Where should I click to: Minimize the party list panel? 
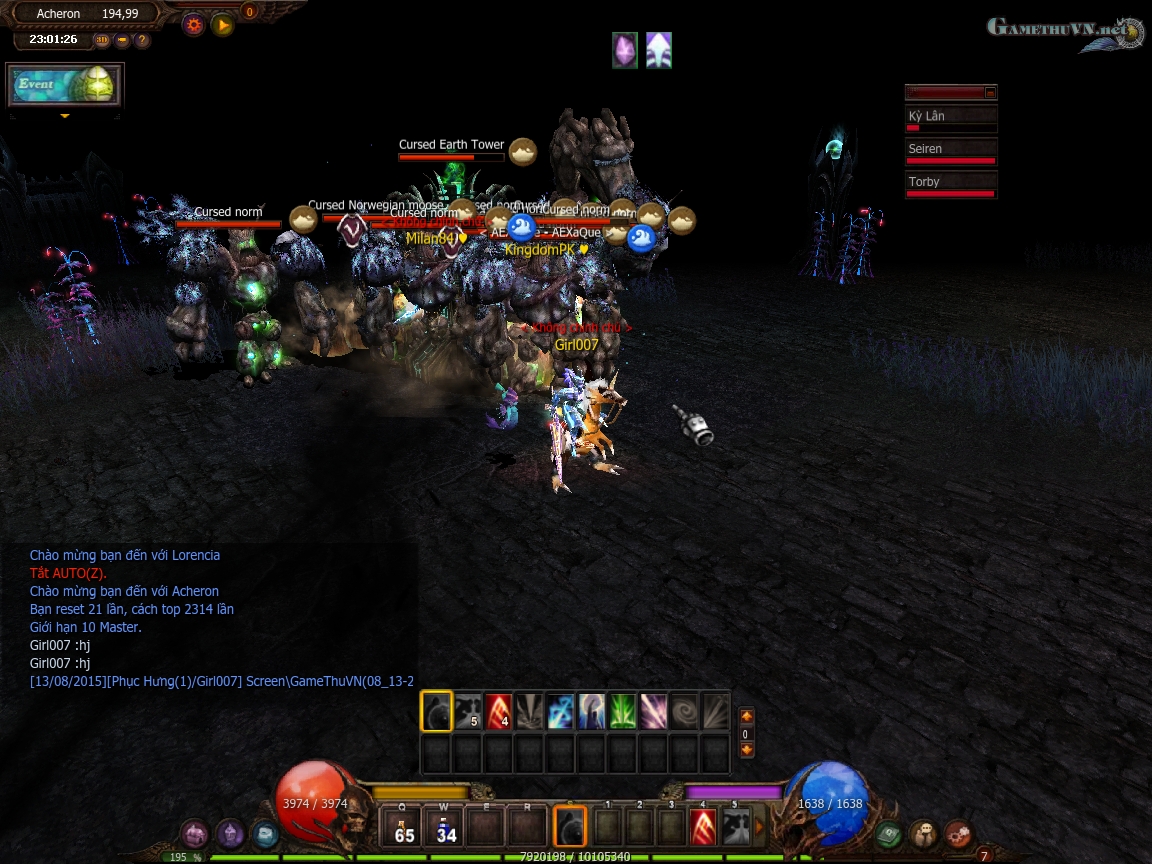[990, 93]
